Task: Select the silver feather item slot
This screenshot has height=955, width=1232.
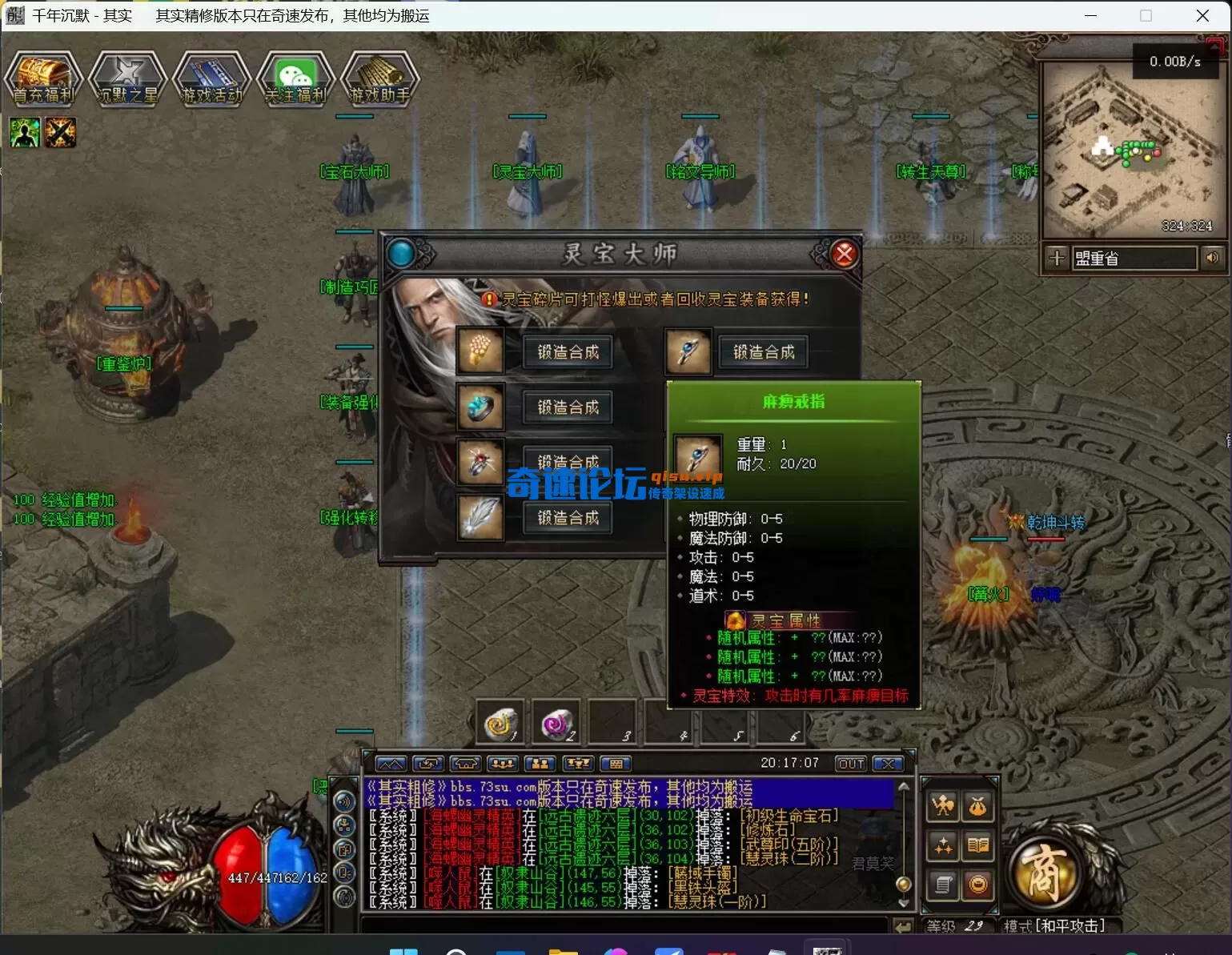Action: tap(480, 518)
